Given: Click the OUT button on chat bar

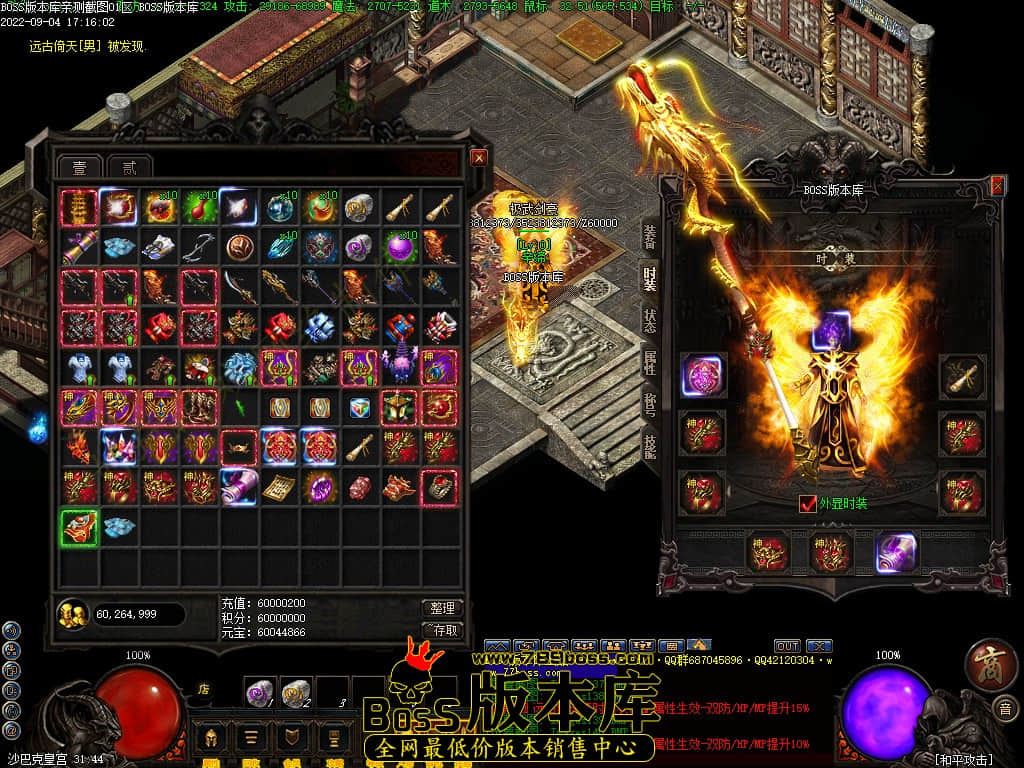Looking at the screenshot, I should pyautogui.click(x=787, y=646).
